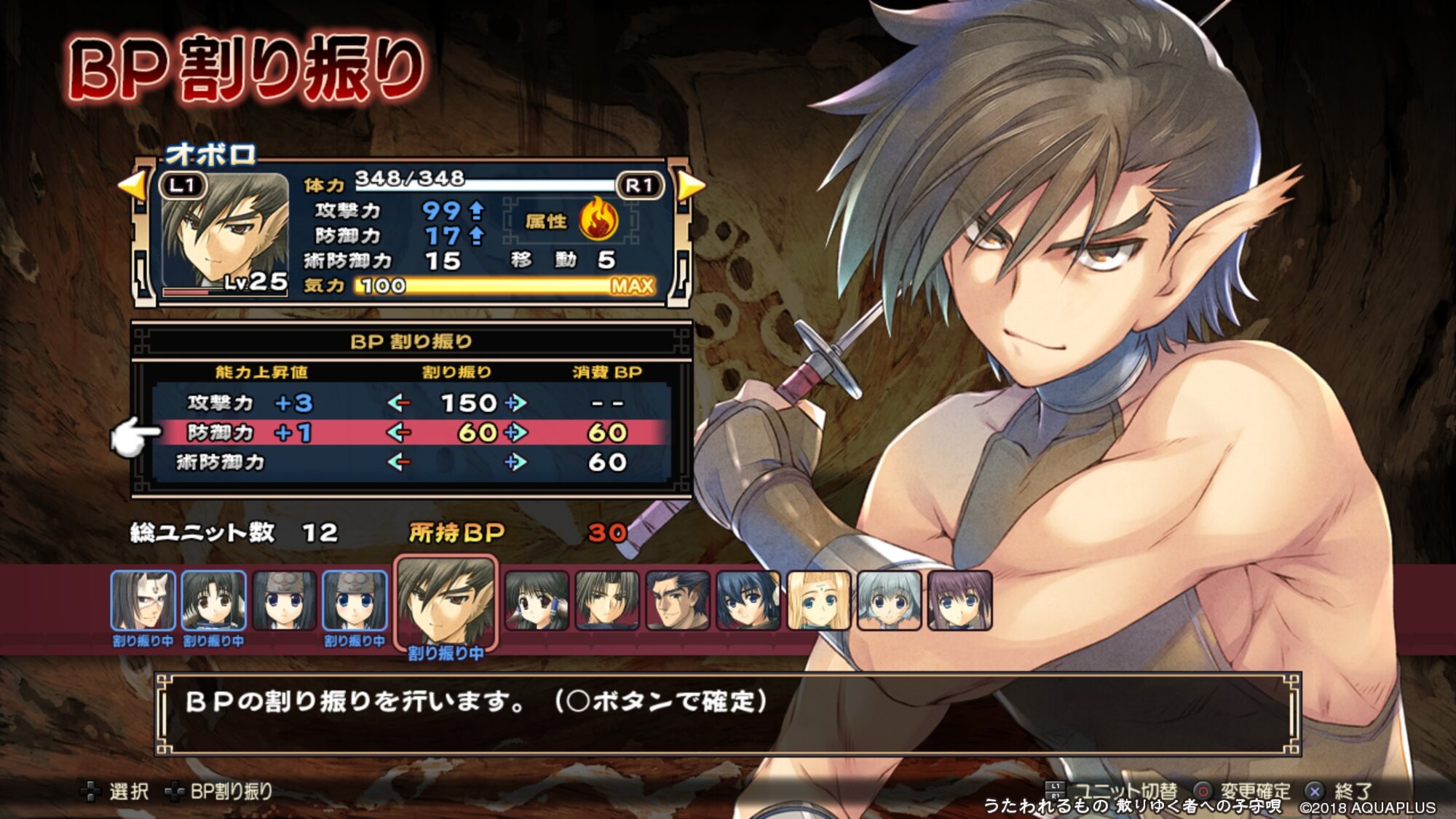Choose the masked man's portrait in the unit row
The height and width of the screenshot is (819, 1456).
pos(143,601)
